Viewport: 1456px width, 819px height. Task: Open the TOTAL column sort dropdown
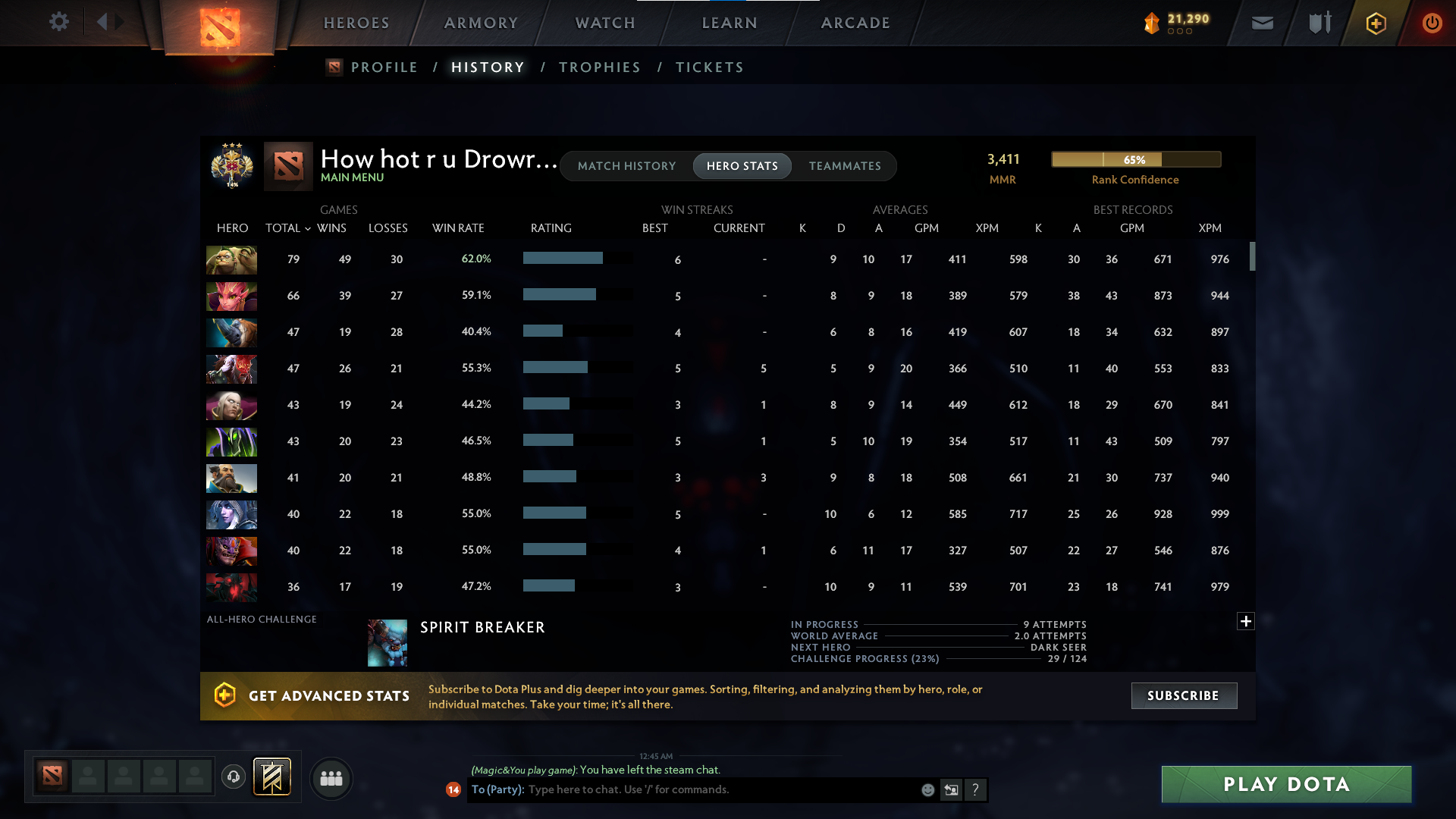(x=306, y=227)
